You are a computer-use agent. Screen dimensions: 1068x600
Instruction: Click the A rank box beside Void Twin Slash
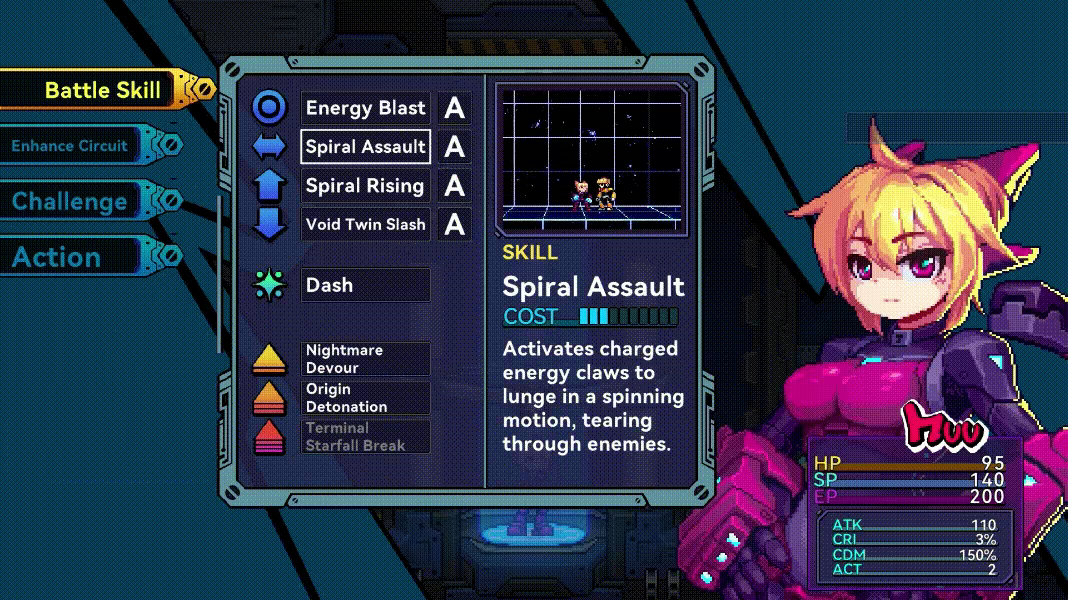click(455, 224)
